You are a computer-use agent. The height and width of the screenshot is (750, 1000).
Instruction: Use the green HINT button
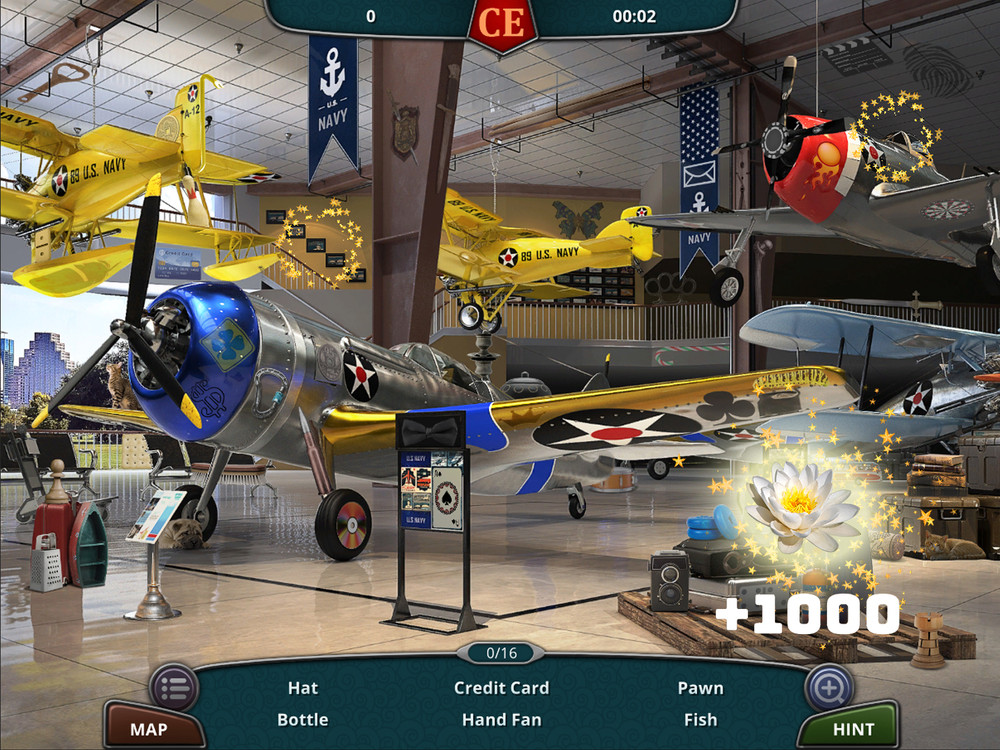pos(853,729)
